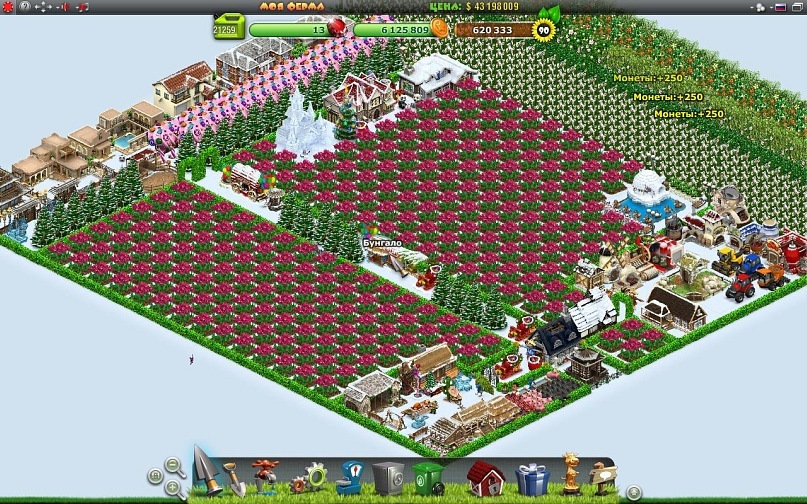Screen dimensions: 807x504
Task: Zoom in with the plus magnifier
Action: 173,489
